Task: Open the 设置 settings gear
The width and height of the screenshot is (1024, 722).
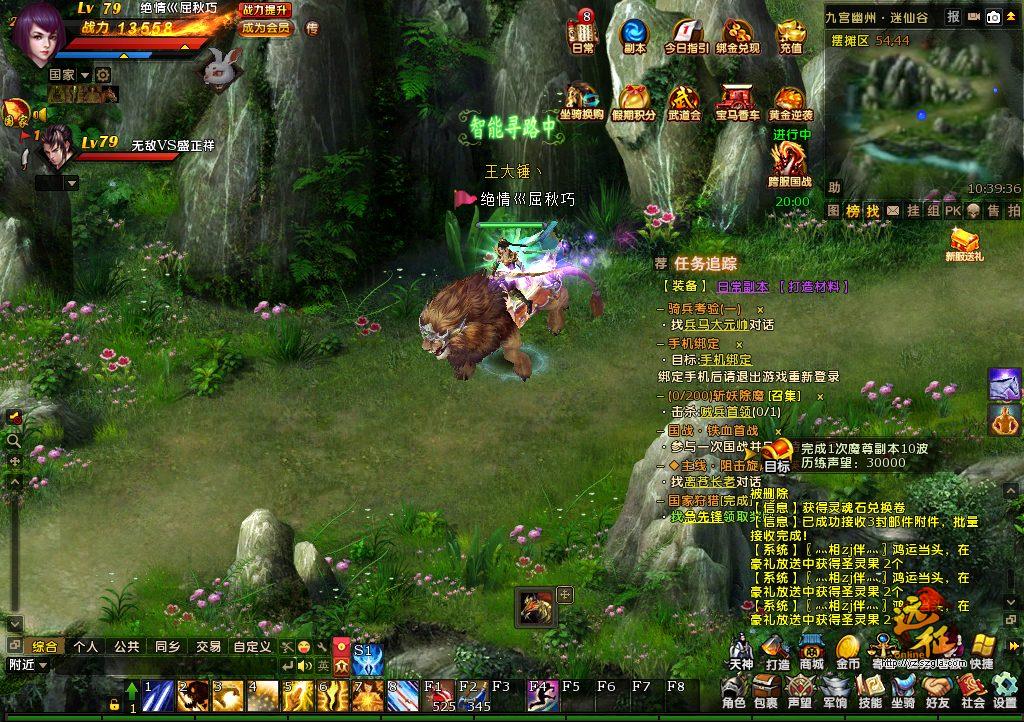Action: (x=1004, y=689)
